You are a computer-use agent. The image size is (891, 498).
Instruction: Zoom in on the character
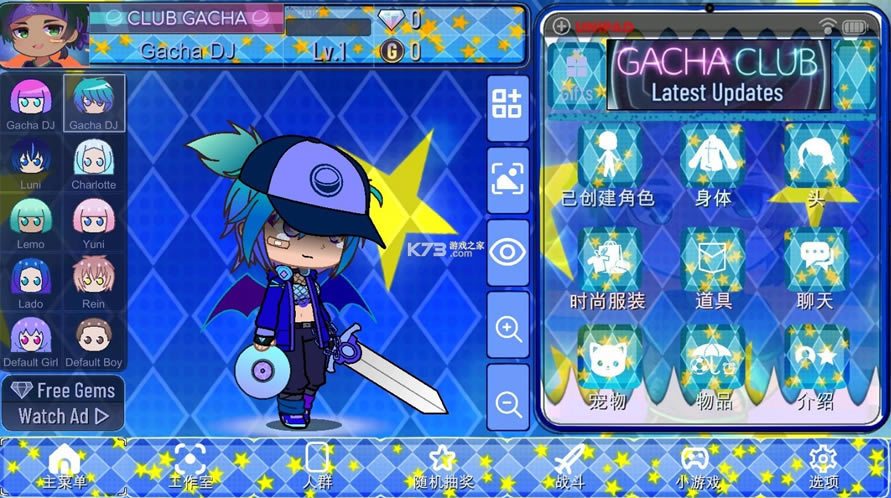[x=508, y=326]
